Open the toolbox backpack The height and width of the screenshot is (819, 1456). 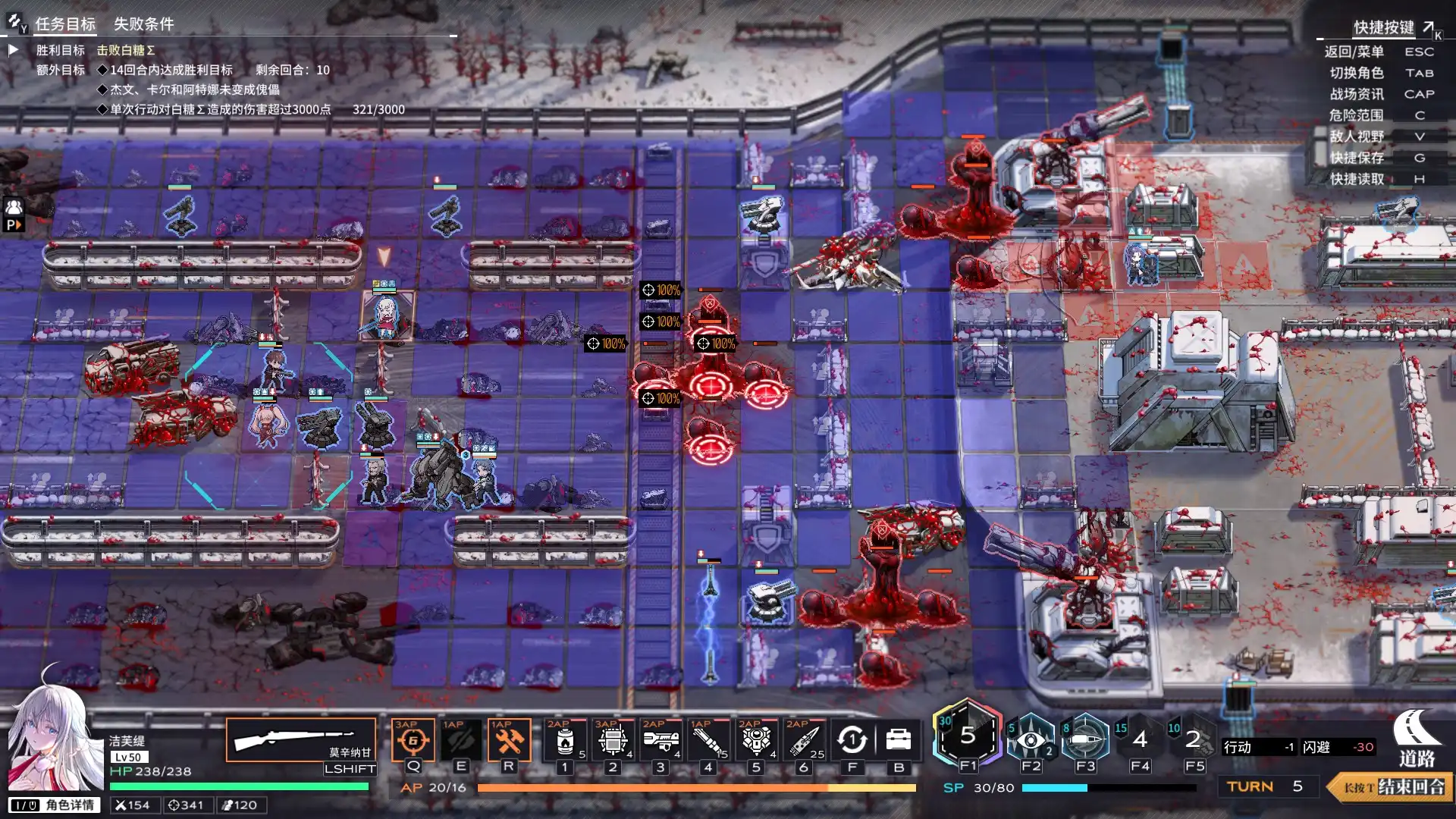pyautogui.click(x=899, y=740)
